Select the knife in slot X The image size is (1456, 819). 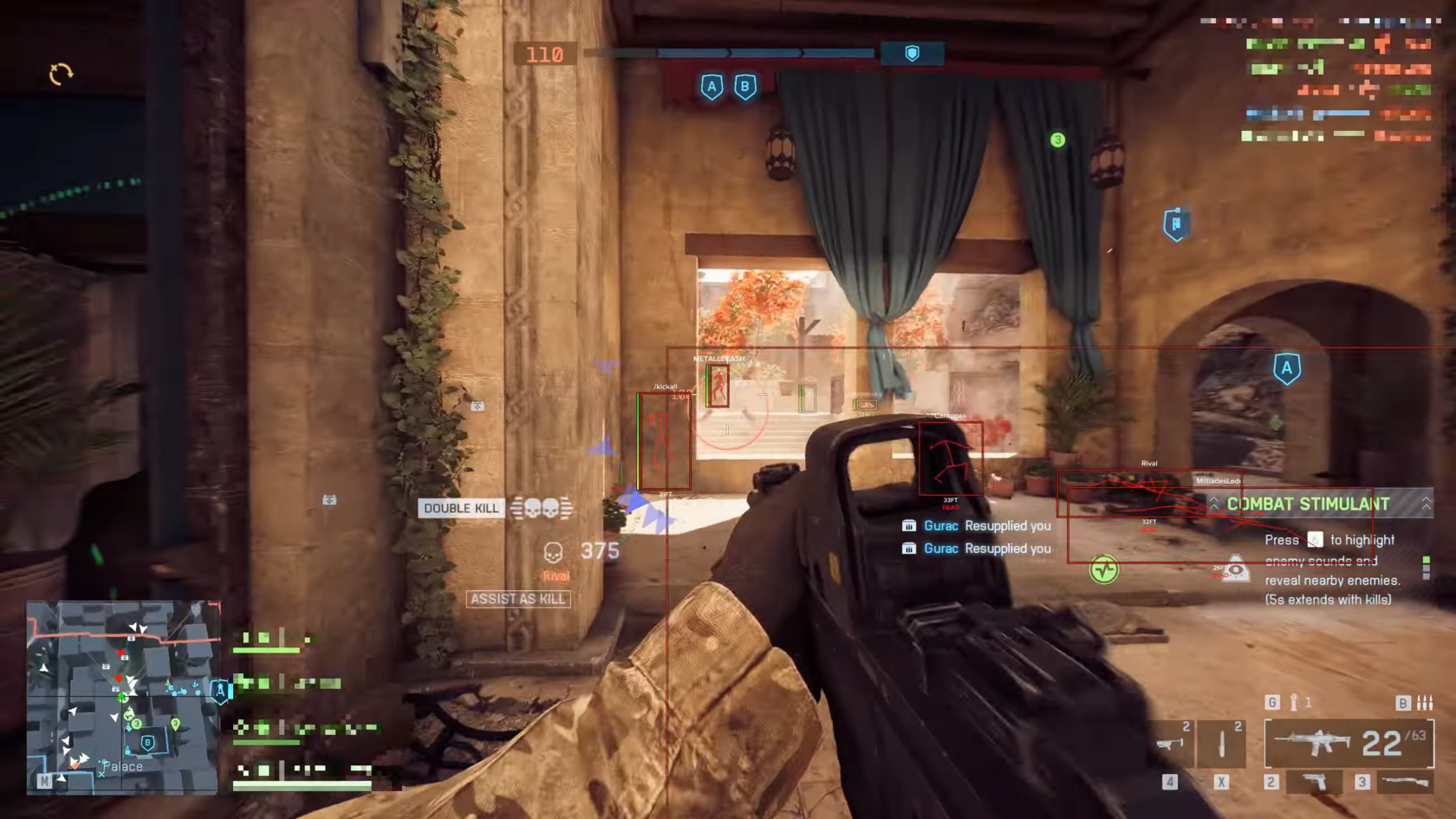point(1222,743)
